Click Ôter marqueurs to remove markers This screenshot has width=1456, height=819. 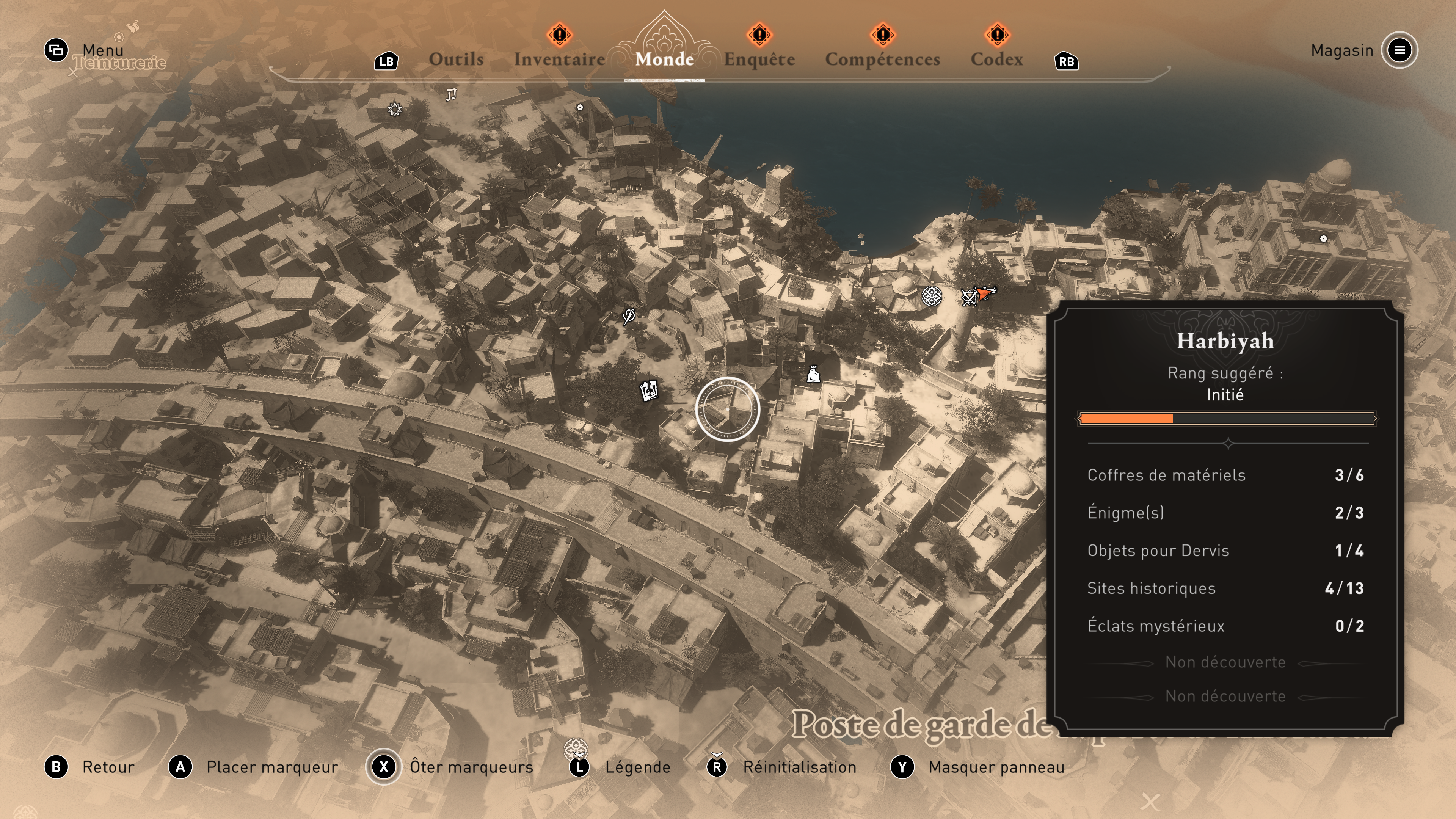471,767
